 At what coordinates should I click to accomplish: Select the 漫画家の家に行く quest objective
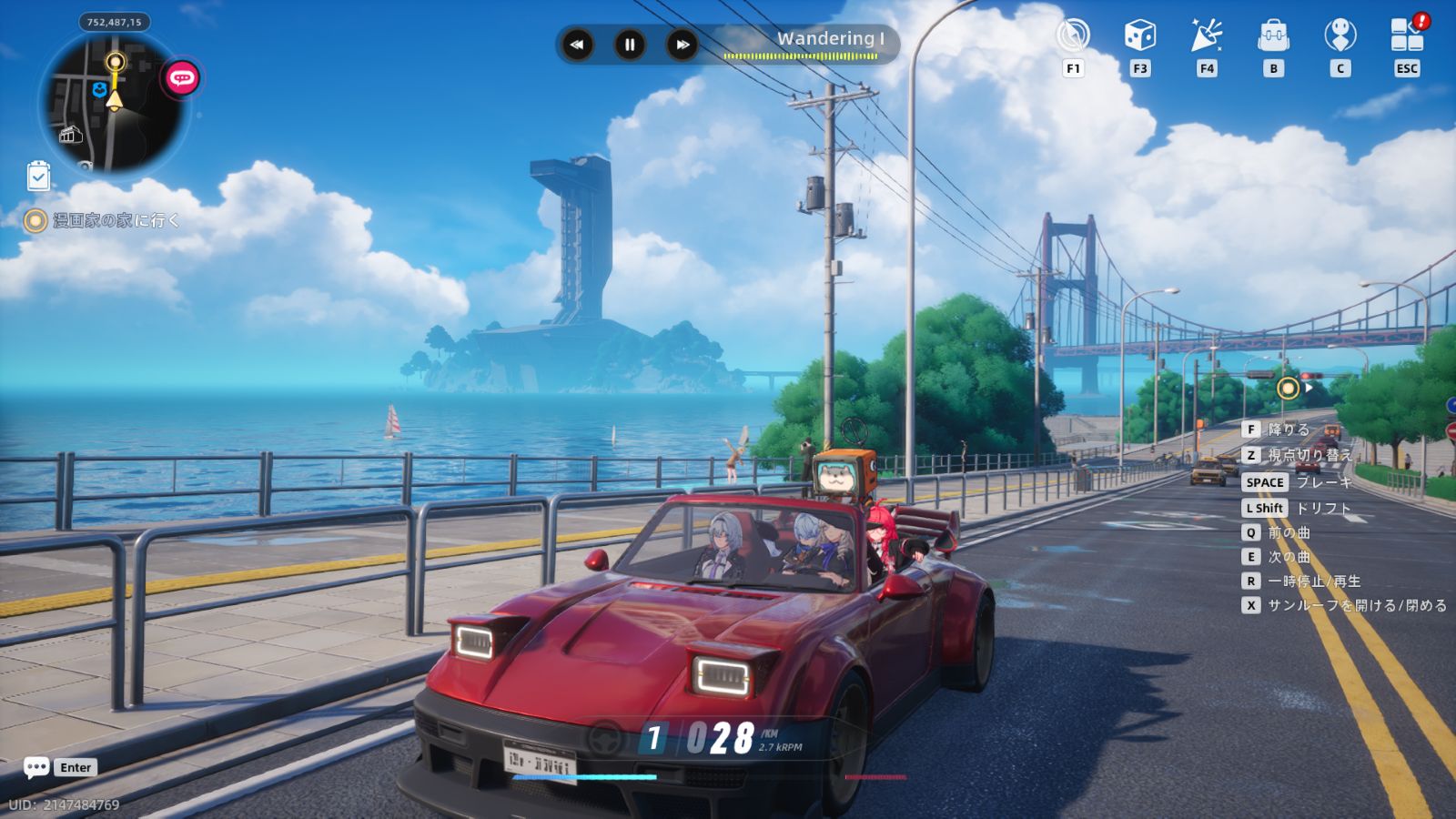[116, 220]
